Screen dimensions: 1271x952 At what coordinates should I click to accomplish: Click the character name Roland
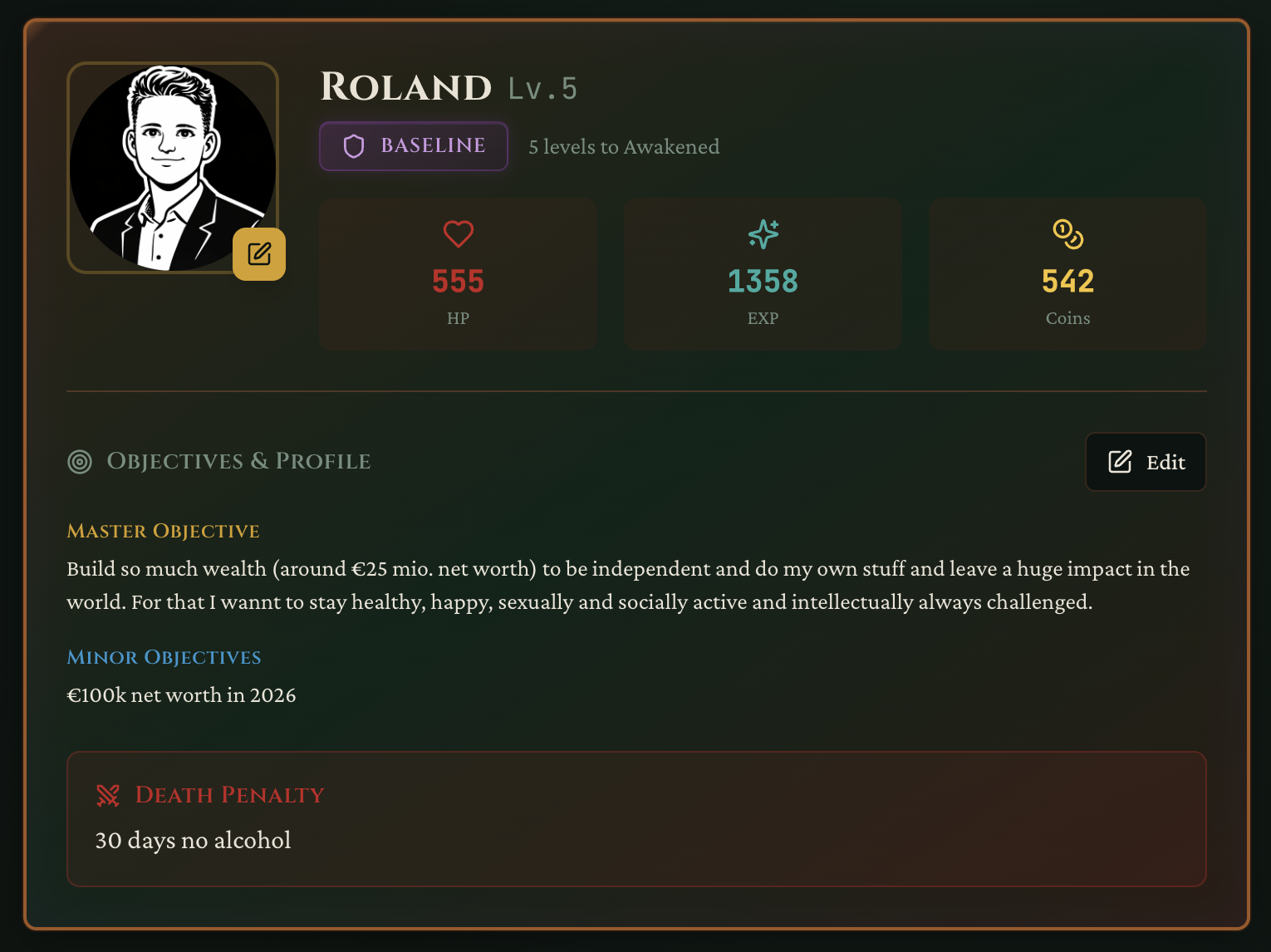405,86
